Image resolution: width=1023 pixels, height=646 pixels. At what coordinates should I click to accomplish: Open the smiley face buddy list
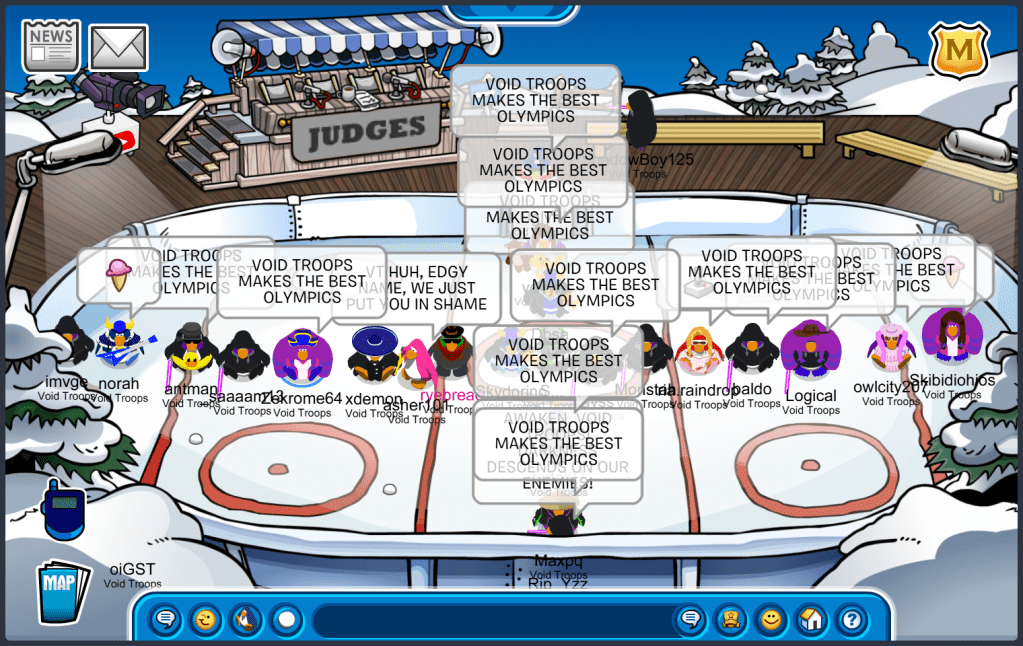[771, 620]
